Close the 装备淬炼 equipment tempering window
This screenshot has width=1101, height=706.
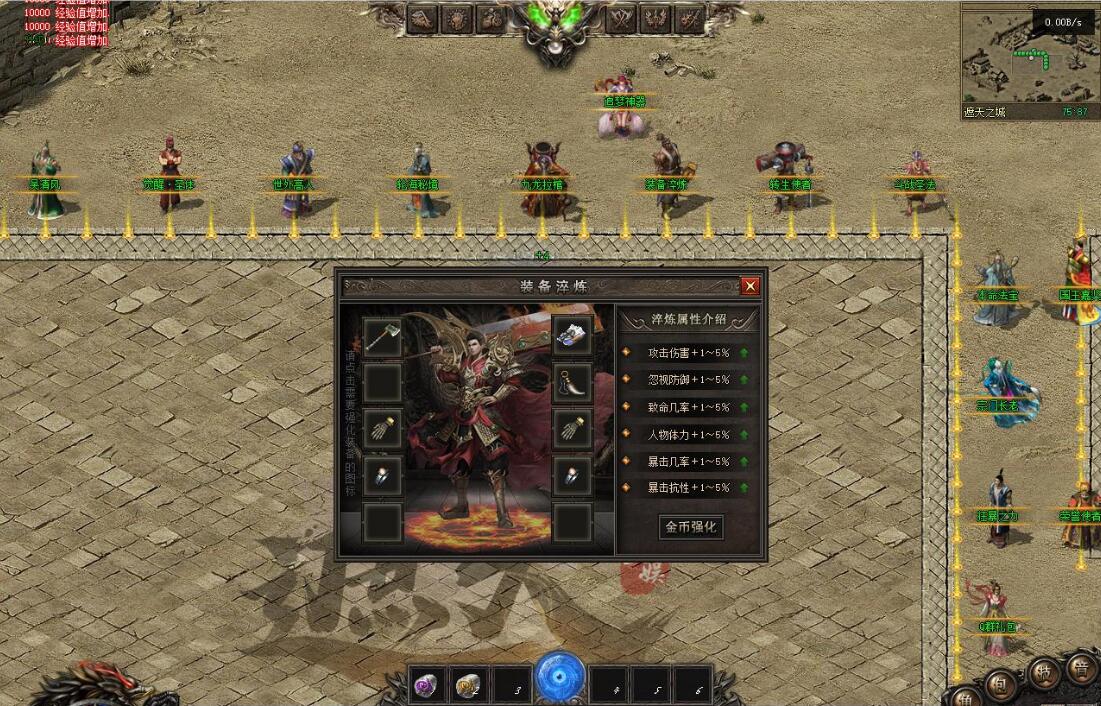[750, 286]
